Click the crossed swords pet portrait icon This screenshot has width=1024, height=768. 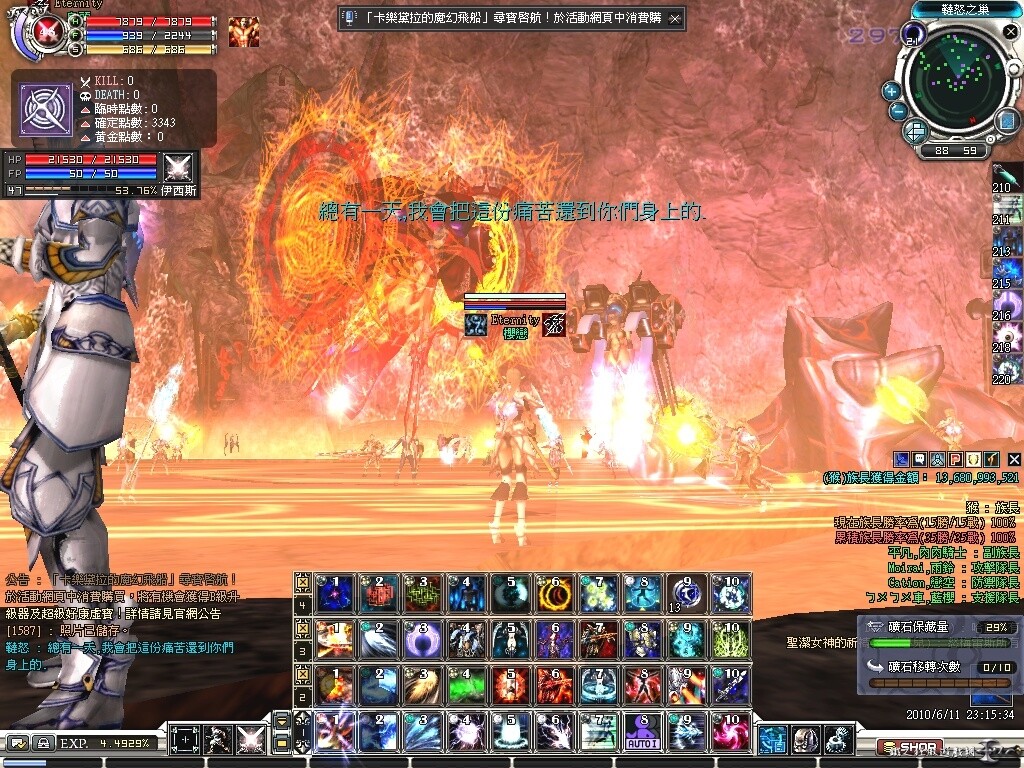[177, 167]
